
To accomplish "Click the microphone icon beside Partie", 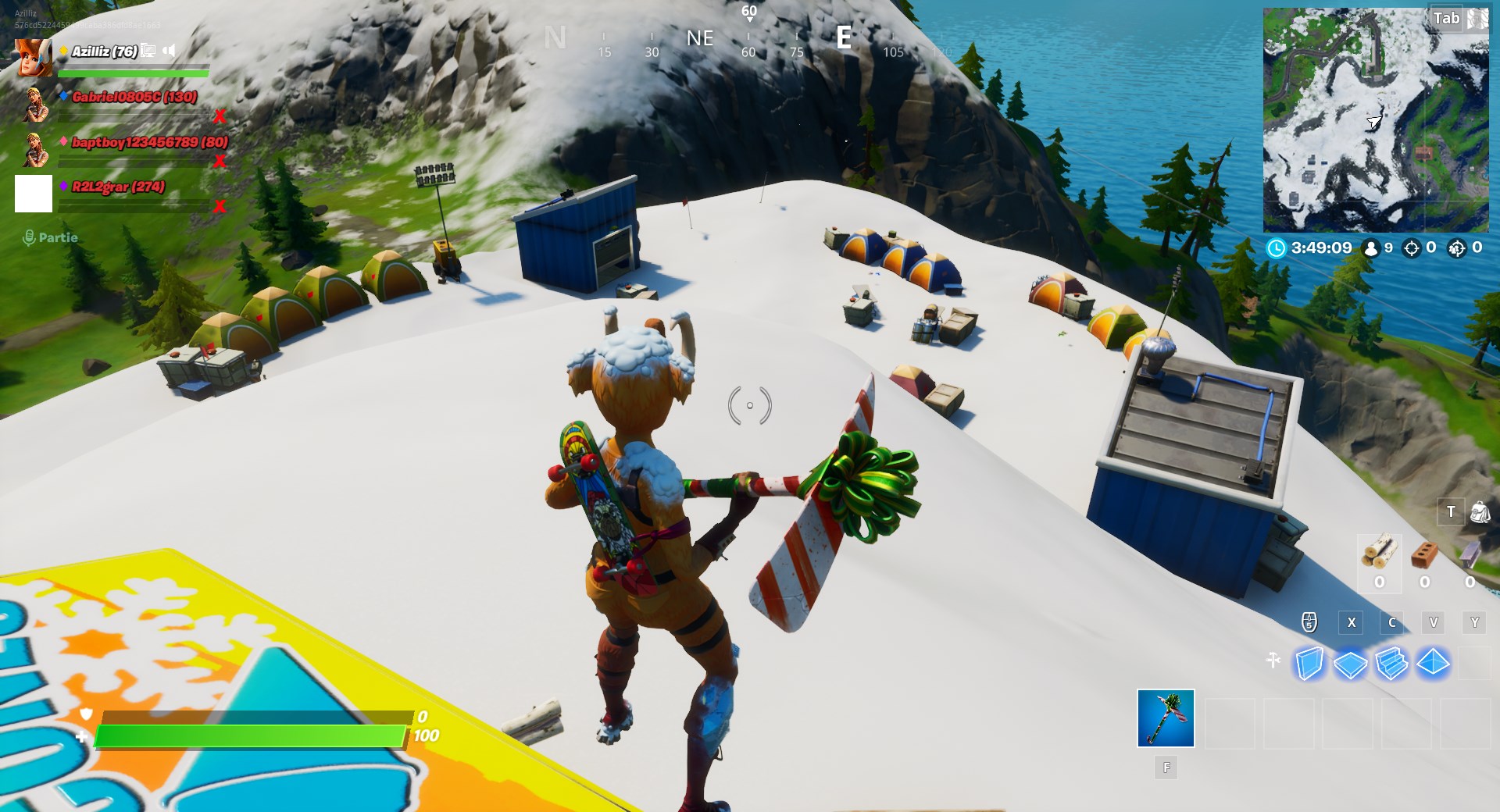I will click(x=30, y=237).
